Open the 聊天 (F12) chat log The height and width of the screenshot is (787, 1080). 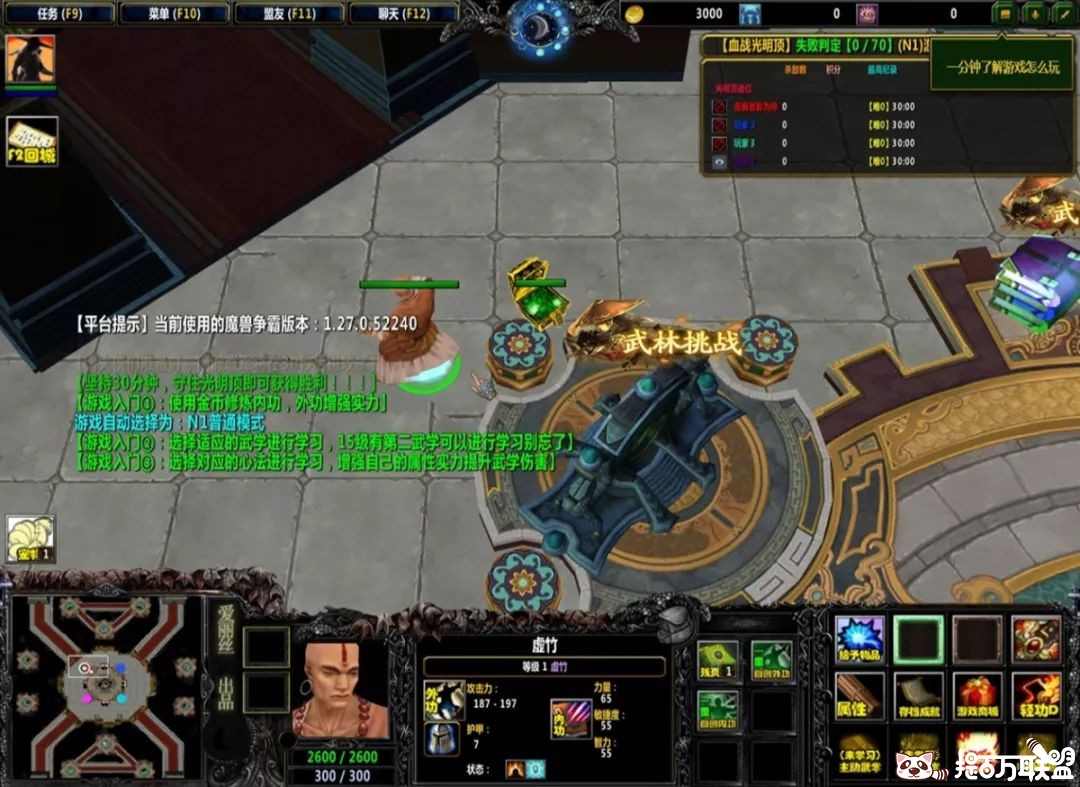click(x=404, y=13)
